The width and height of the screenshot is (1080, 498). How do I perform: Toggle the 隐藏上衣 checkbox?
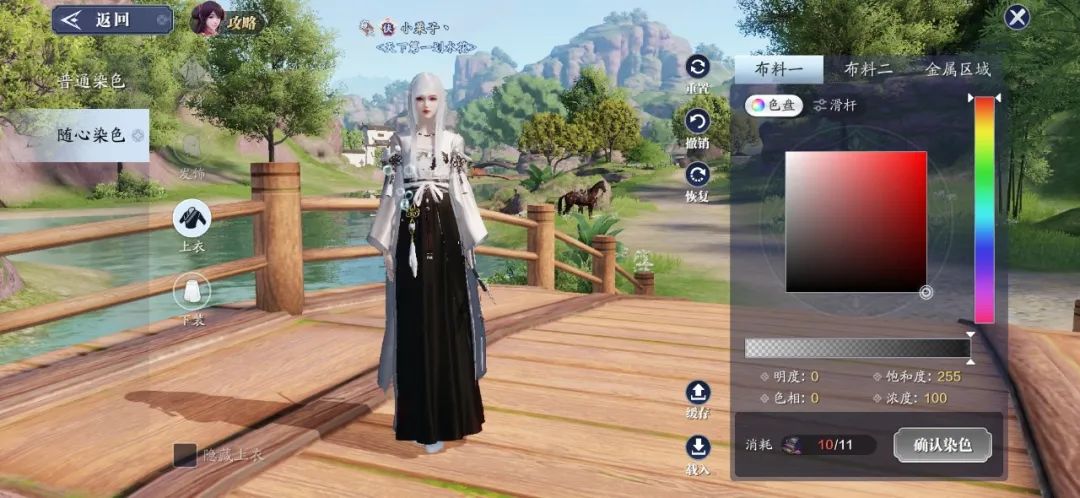point(186,455)
